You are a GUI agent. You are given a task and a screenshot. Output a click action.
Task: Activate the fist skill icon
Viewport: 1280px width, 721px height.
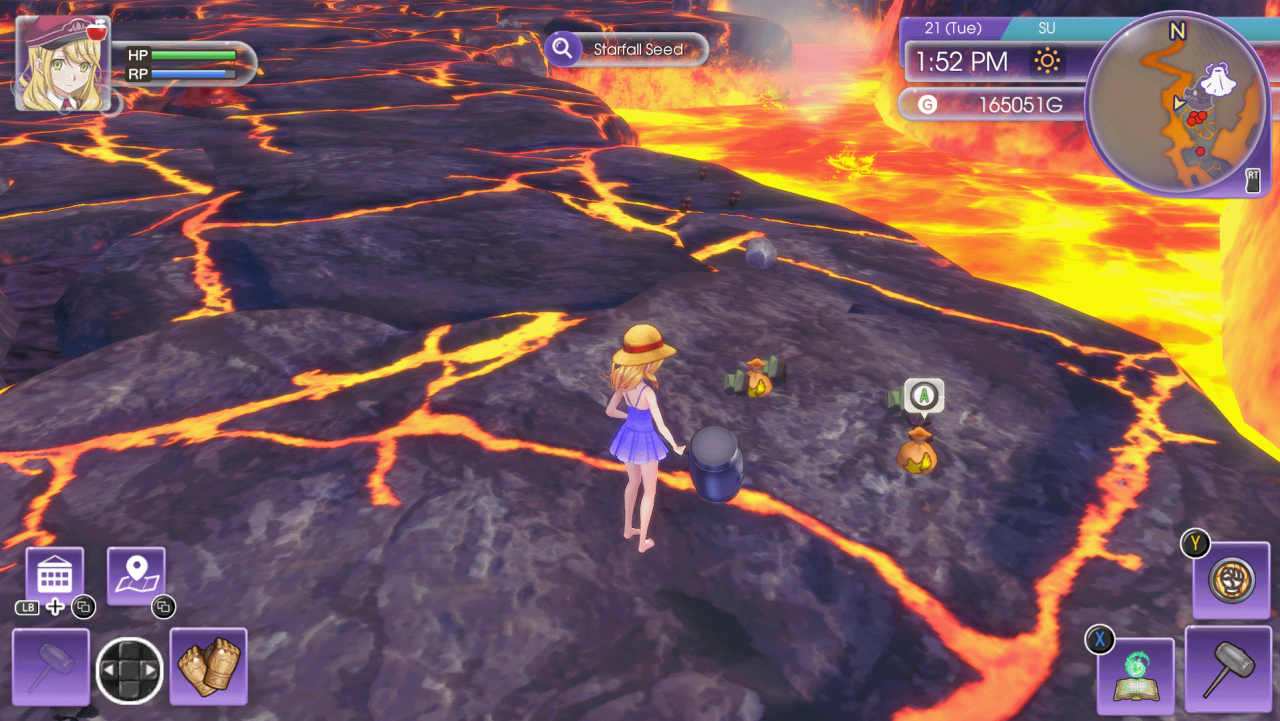tap(1231, 580)
